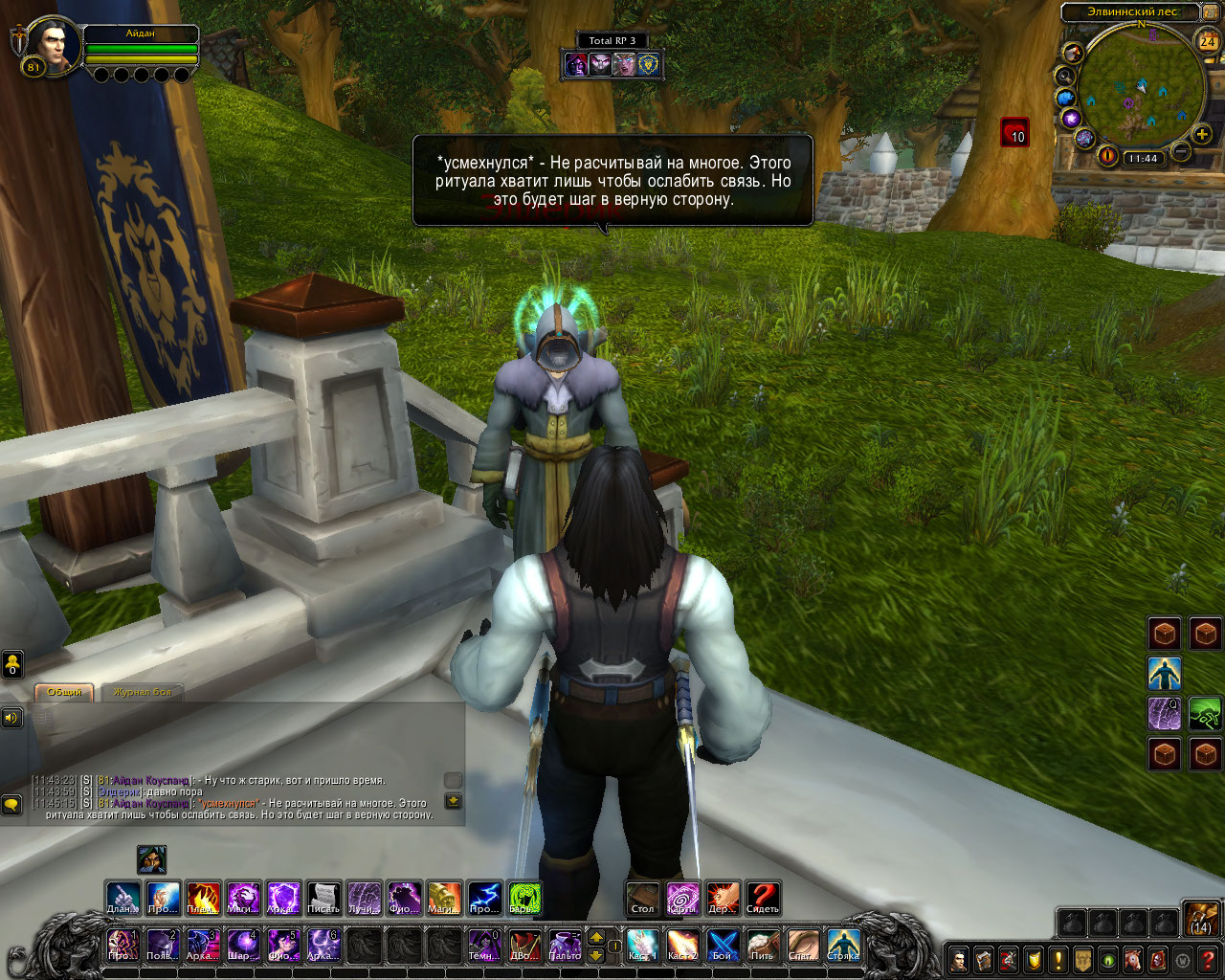Open the character info micro button

click(x=959, y=959)
